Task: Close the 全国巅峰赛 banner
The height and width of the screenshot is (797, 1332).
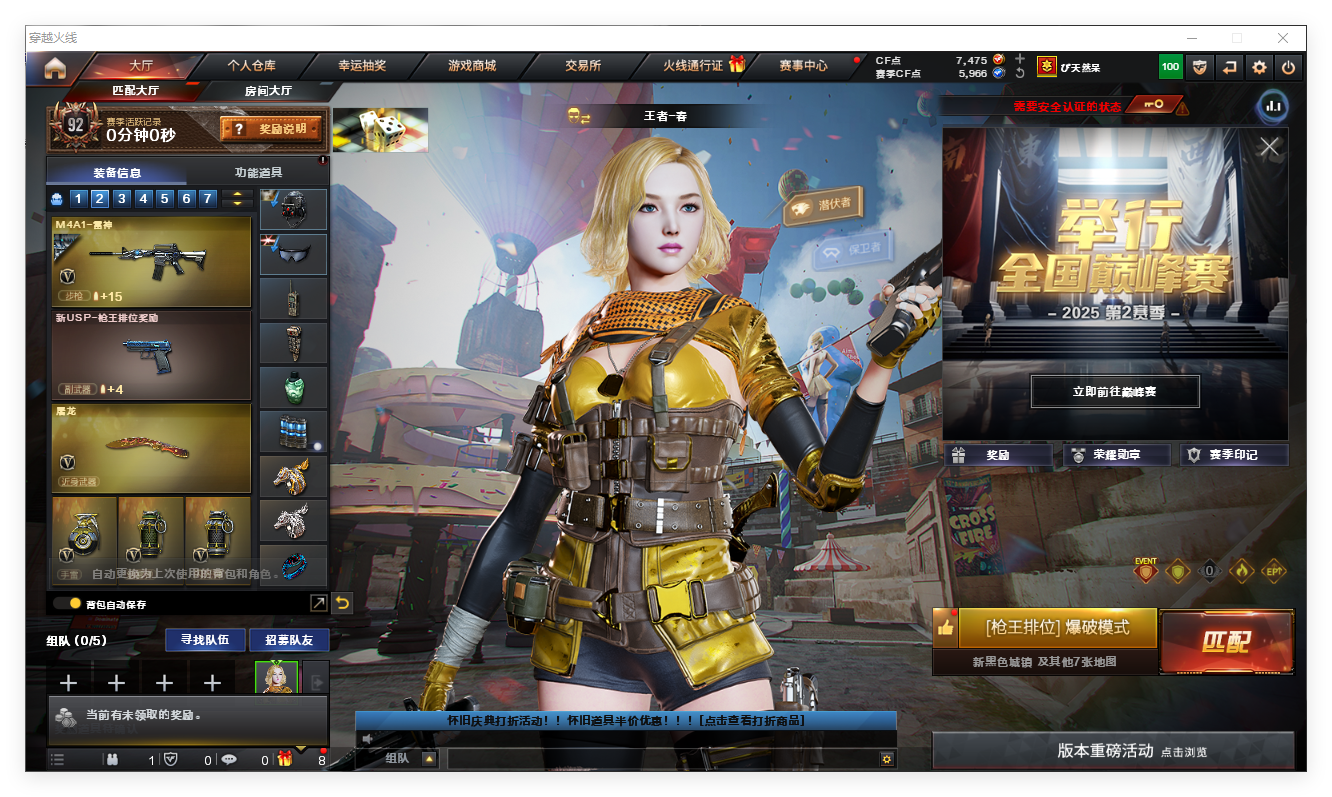Action: [x=1269, y=147]
